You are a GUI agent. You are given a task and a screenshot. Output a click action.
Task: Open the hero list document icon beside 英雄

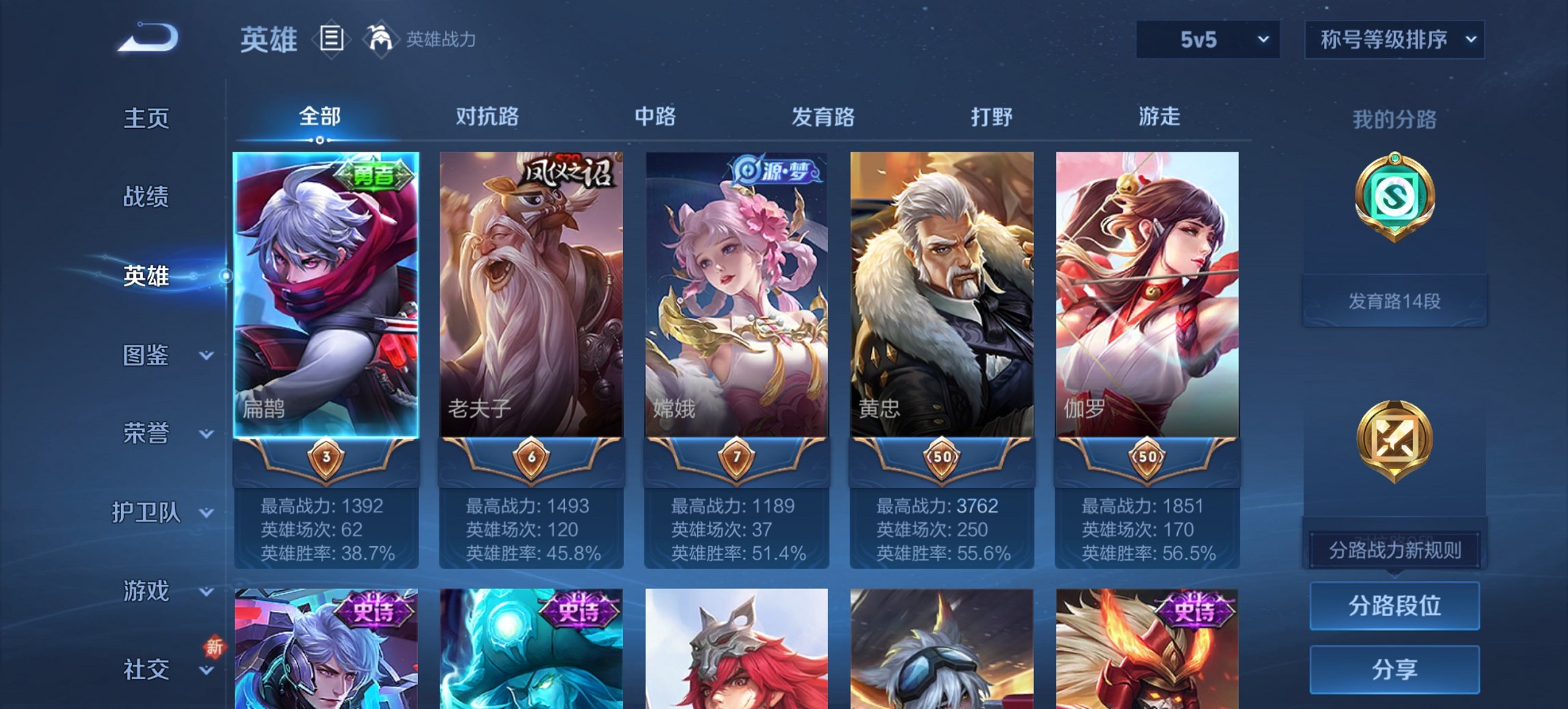[333, 39]
